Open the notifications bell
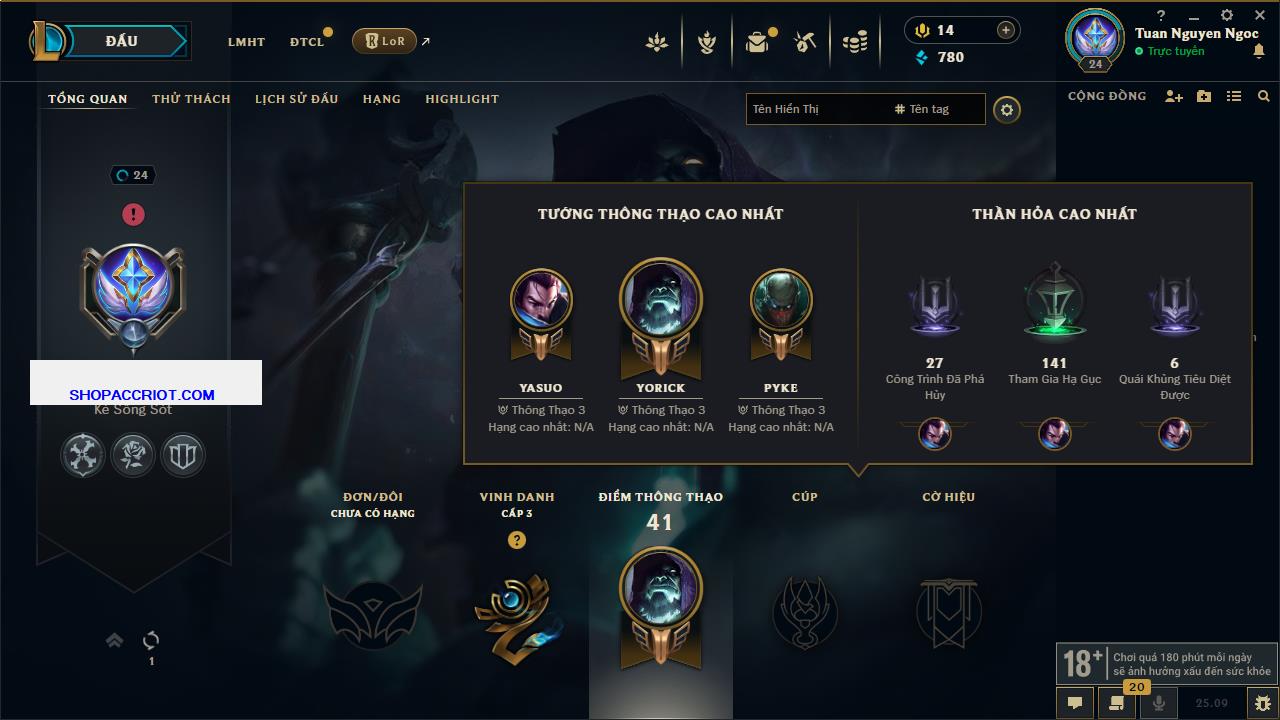Image resolution: width=1280 pixels, height=720 pixels. tap(1258, 51)
